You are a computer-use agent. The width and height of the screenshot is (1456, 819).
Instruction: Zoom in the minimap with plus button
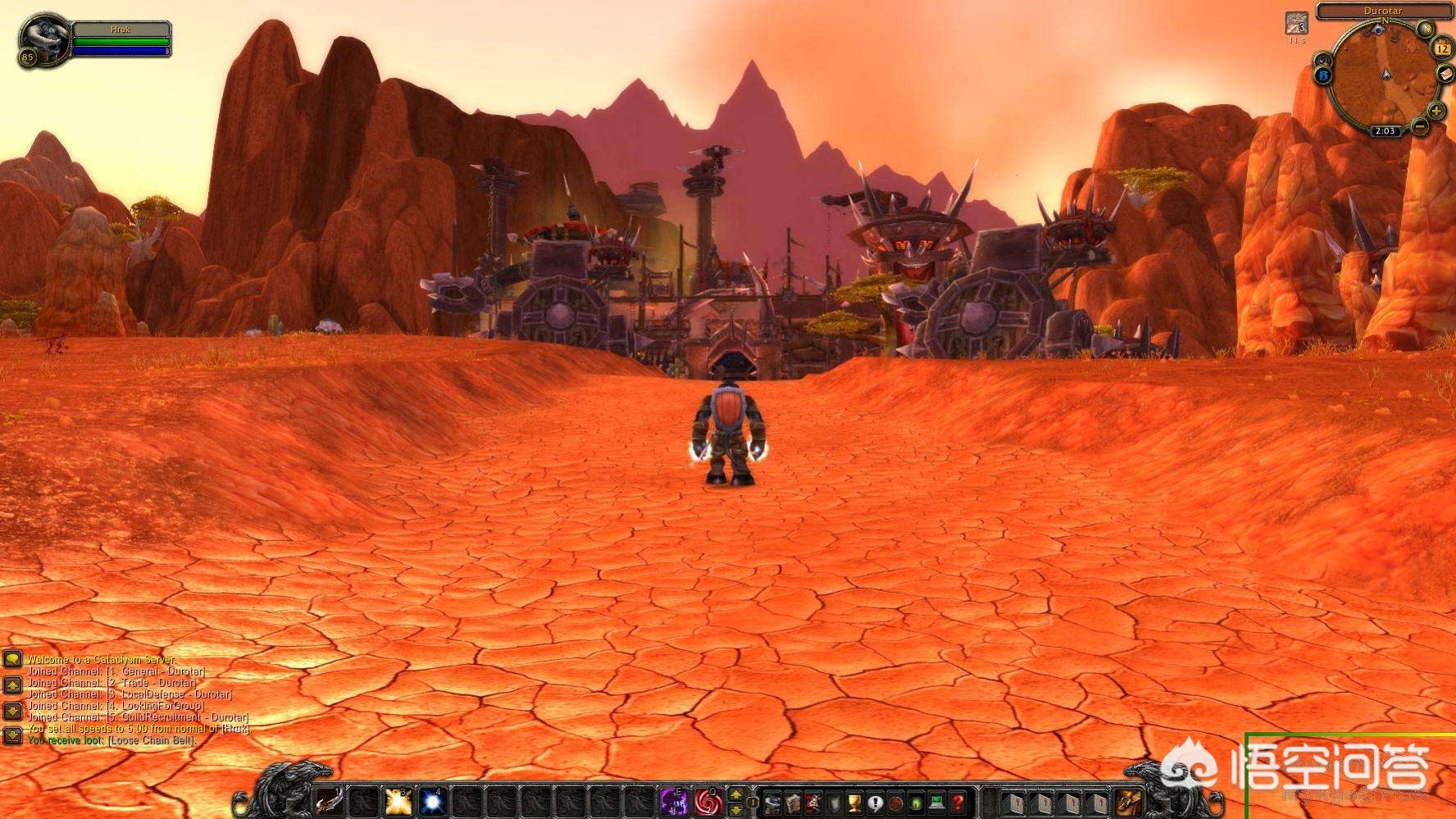pos(1436,111)
